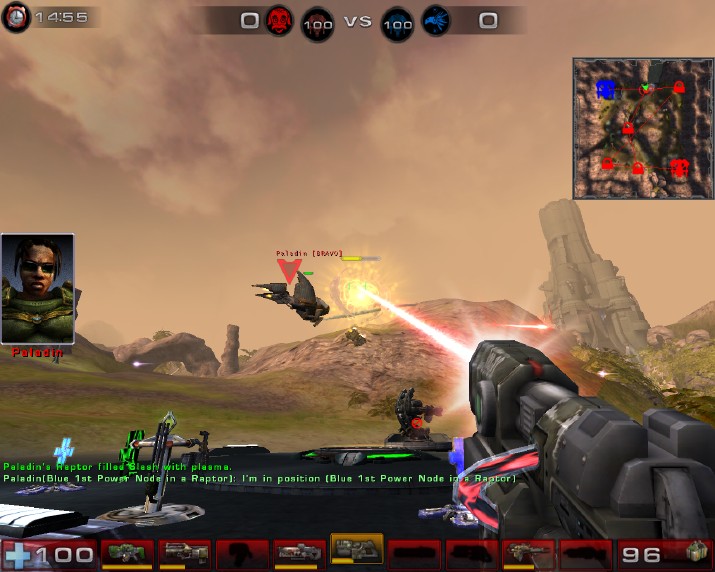Click the blue team emblem
This screenshot has height=572, width=715.
[436, 20]
